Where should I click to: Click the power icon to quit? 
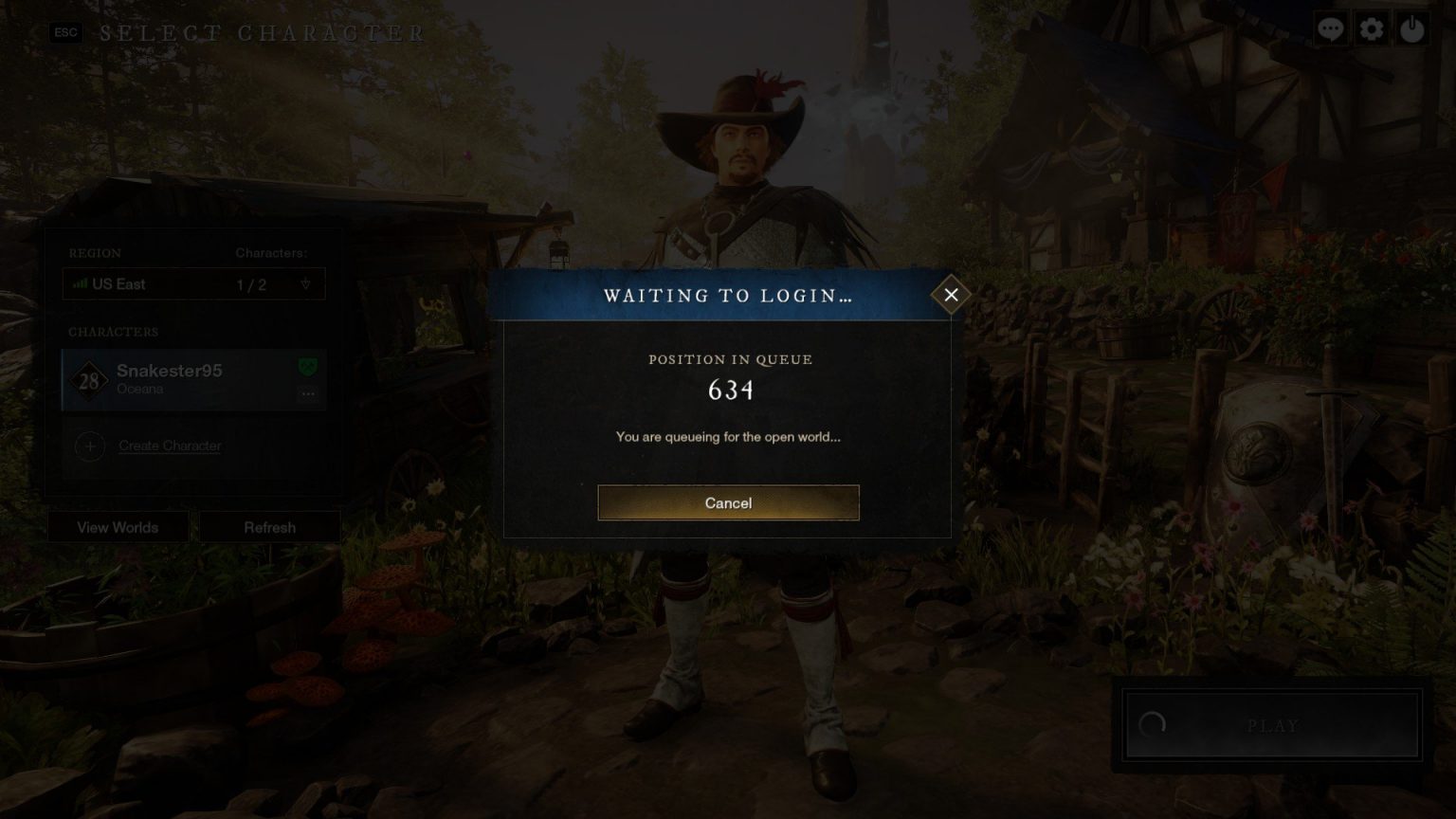tap(1412, 29)
